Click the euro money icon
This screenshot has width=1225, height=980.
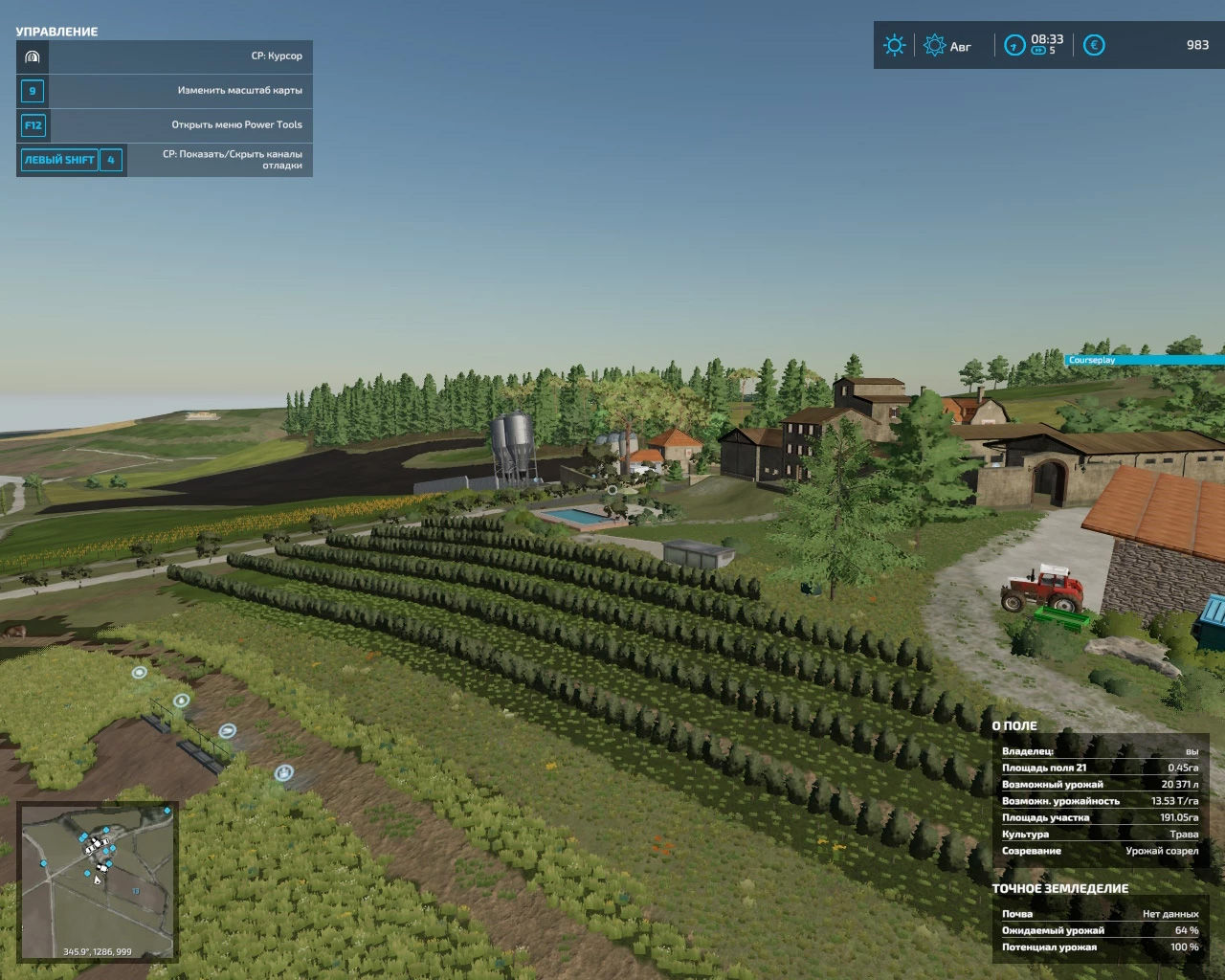coord(1094,45)
